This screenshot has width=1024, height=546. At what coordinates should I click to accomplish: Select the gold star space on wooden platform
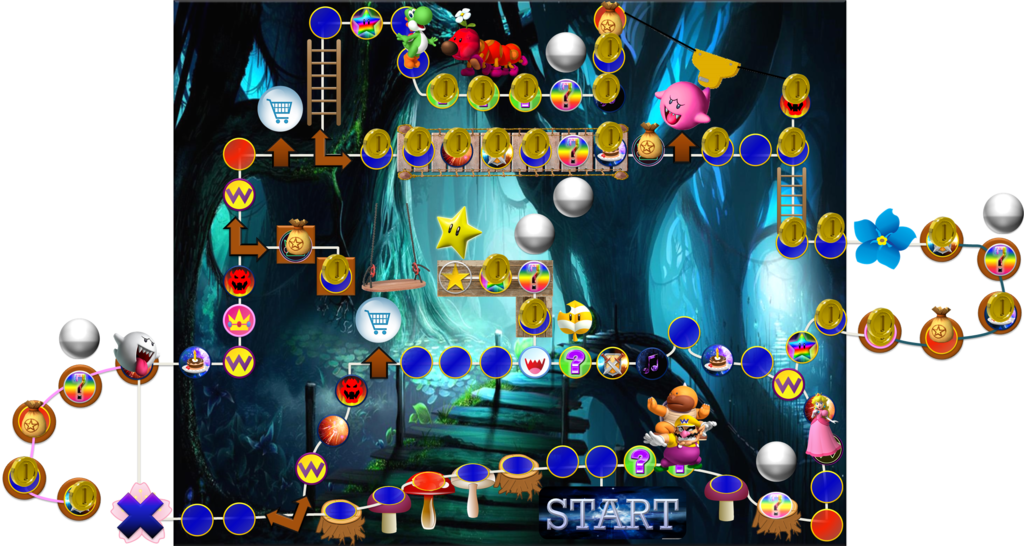click(x=456, y=277)
